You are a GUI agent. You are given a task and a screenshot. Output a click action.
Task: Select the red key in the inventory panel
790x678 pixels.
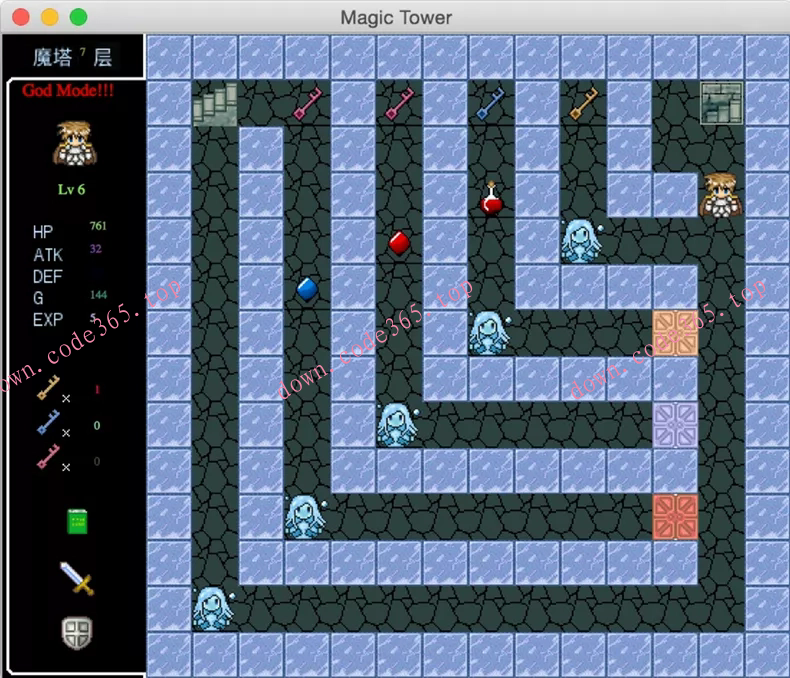(49, 458)
